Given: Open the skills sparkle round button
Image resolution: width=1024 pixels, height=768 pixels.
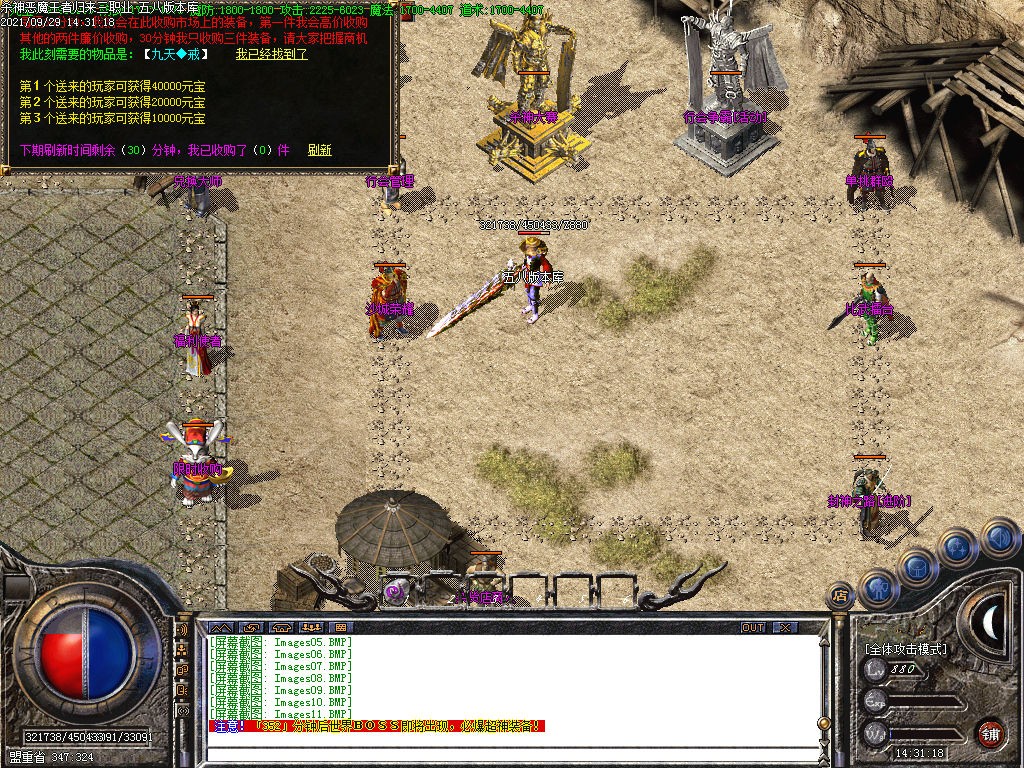Looking at the screenshot, I should coord(957,547).
